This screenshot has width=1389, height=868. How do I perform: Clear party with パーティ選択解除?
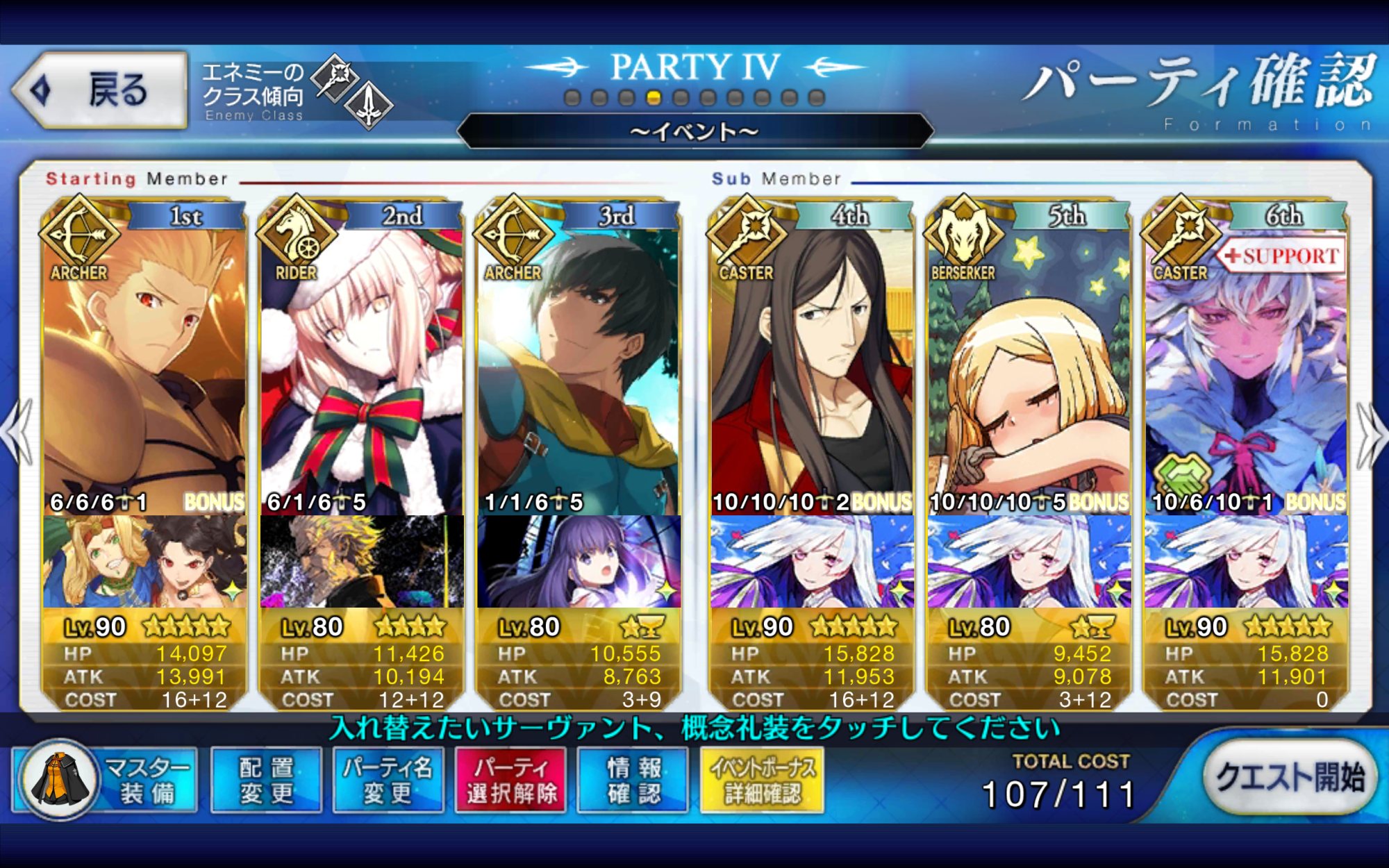coord(510,780)
